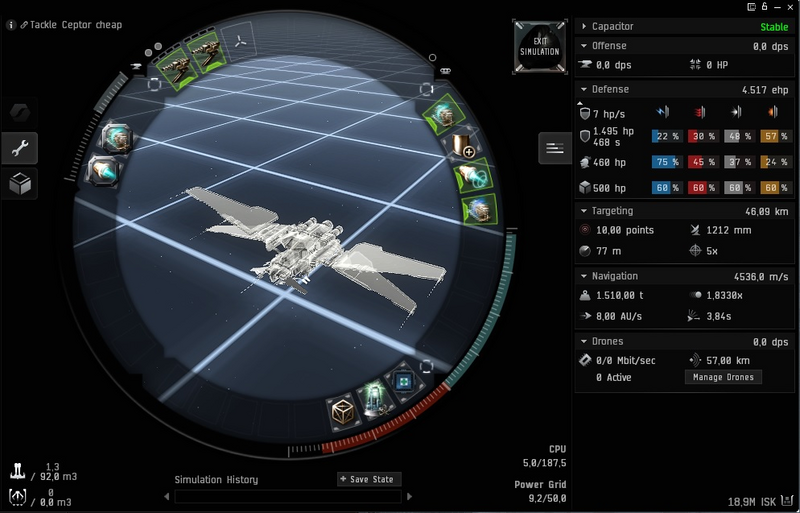Select the wrench fitting tab
Screen dimensions: 800x513
19,148
